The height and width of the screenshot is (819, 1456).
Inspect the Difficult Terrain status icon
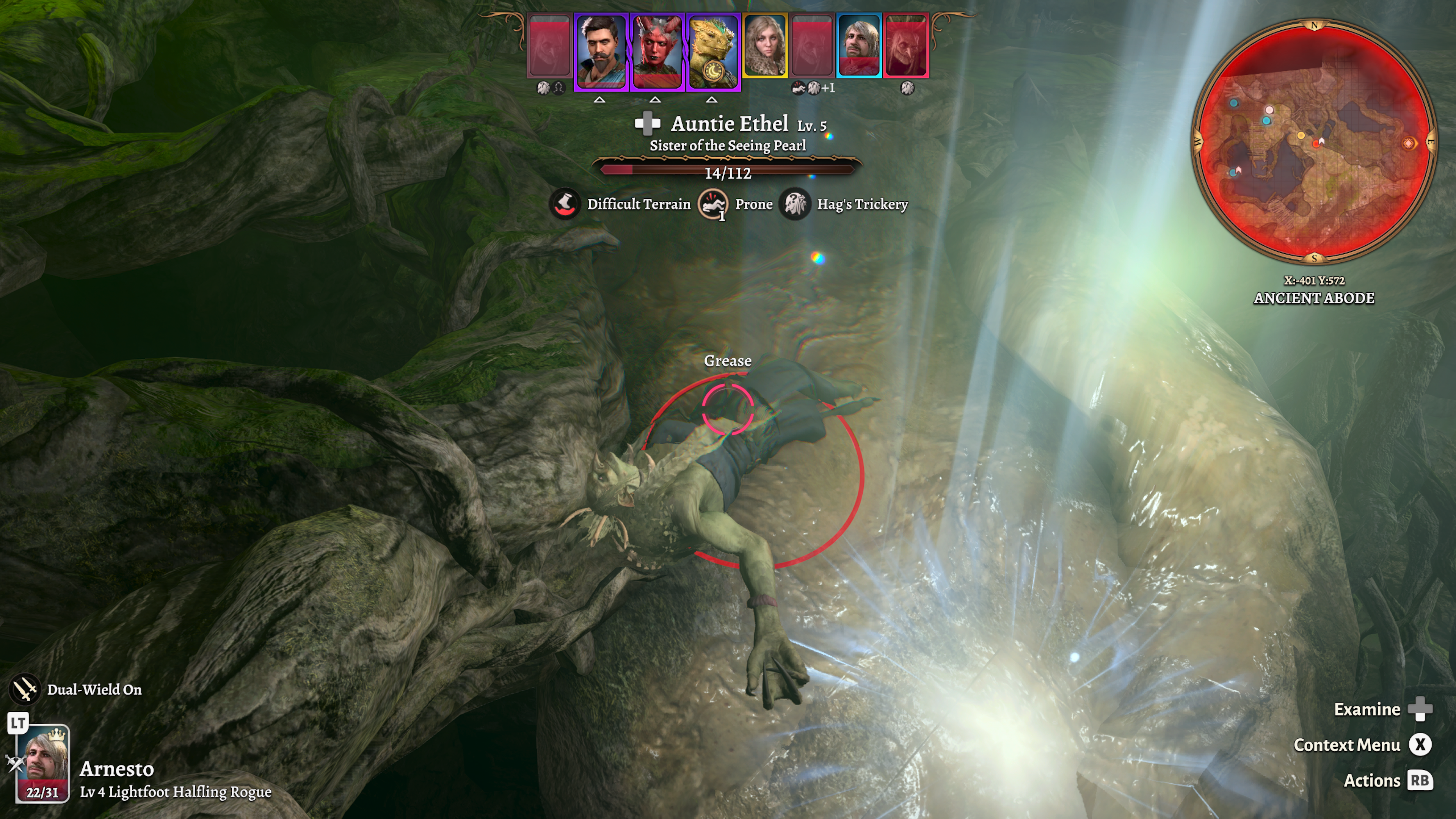click(565, 204)
